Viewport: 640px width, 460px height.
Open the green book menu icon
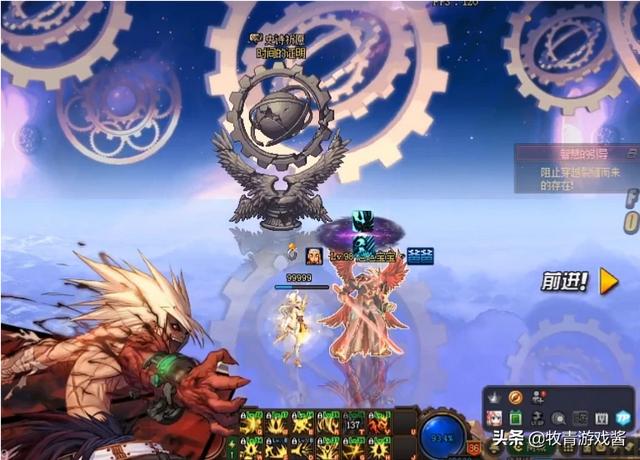tap(516, 418)
